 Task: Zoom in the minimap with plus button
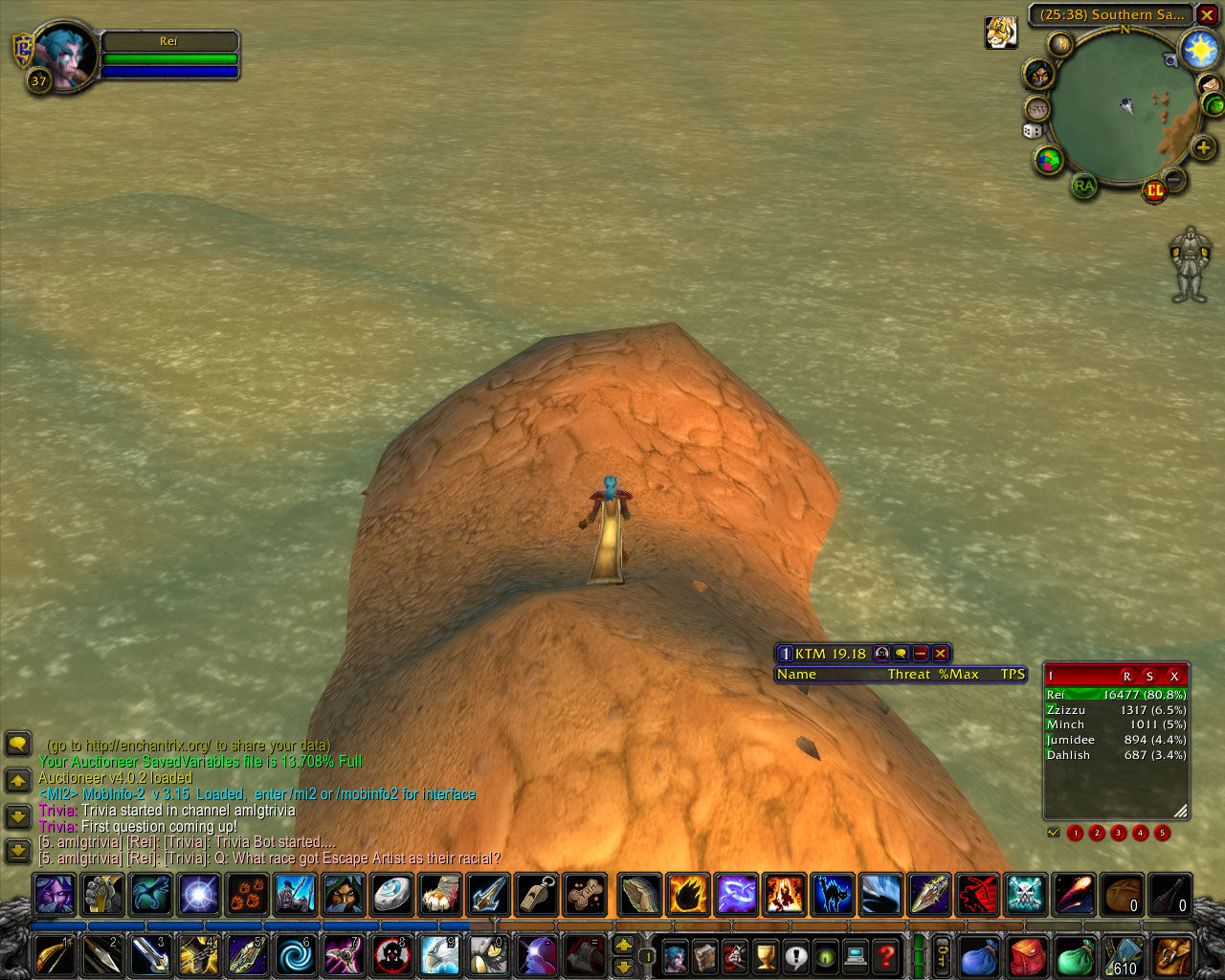[1203, 147]
